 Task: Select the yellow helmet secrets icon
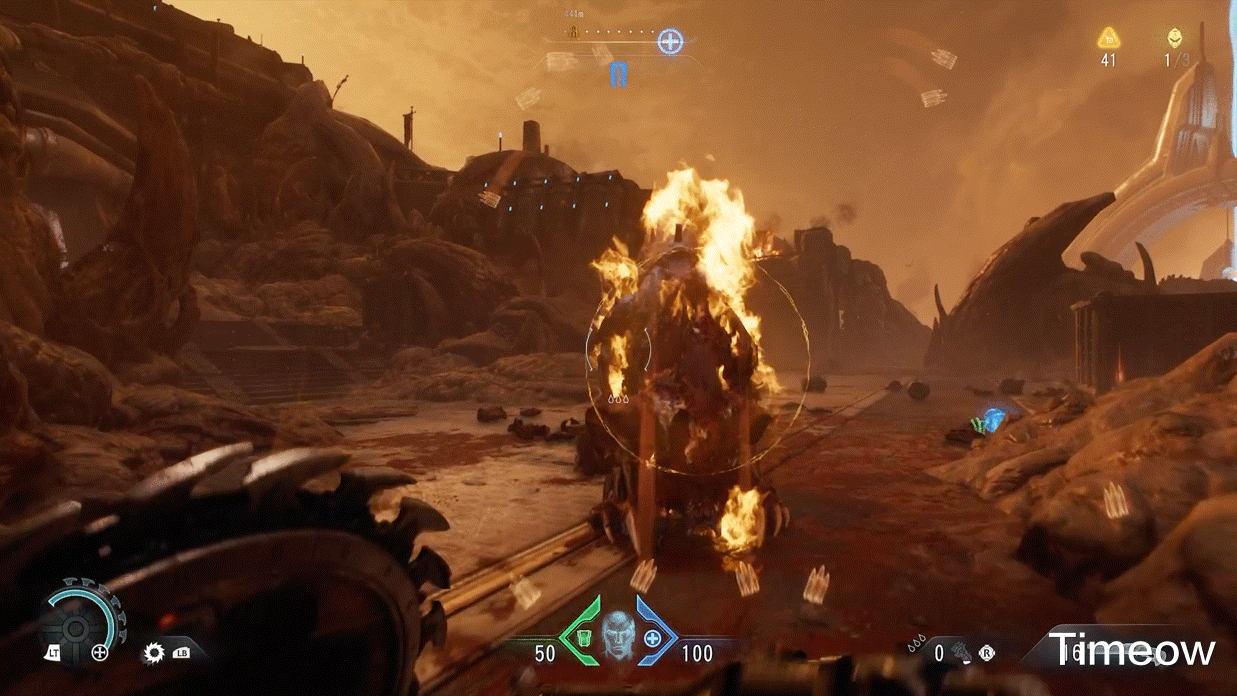pyautogui.click(x=1174, y=39)
